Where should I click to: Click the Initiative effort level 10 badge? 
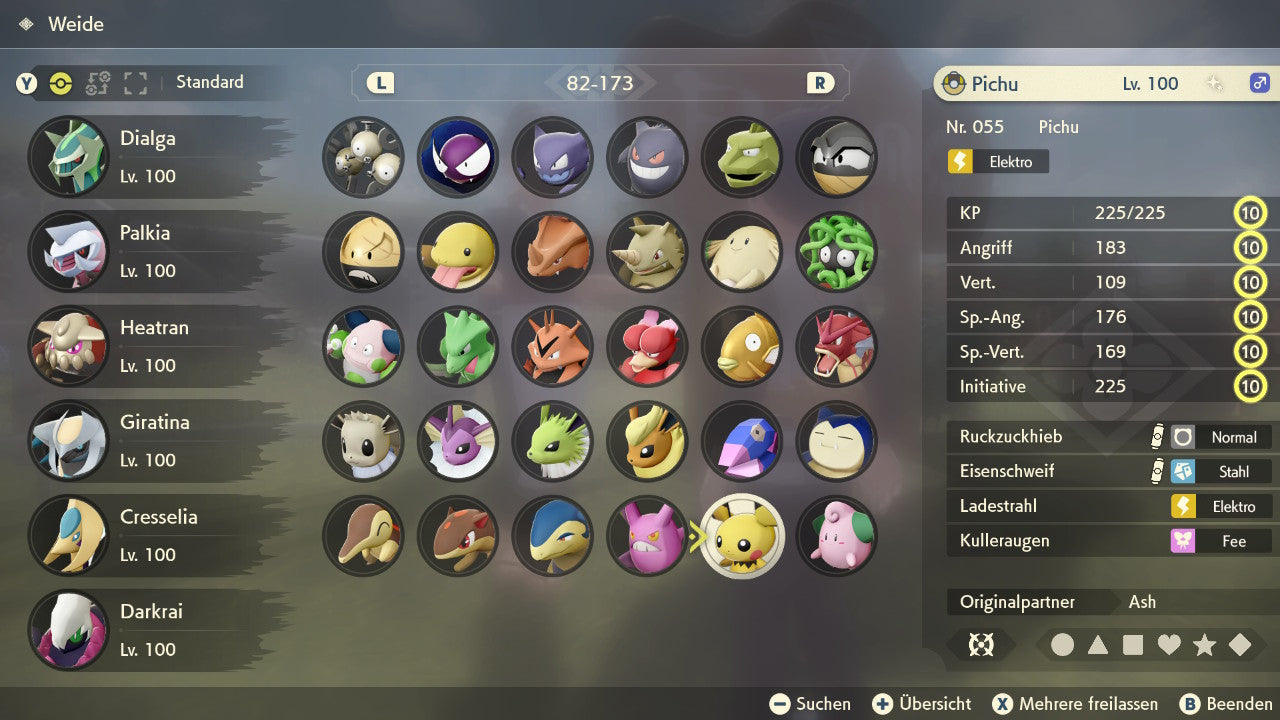coord(1250,386)
